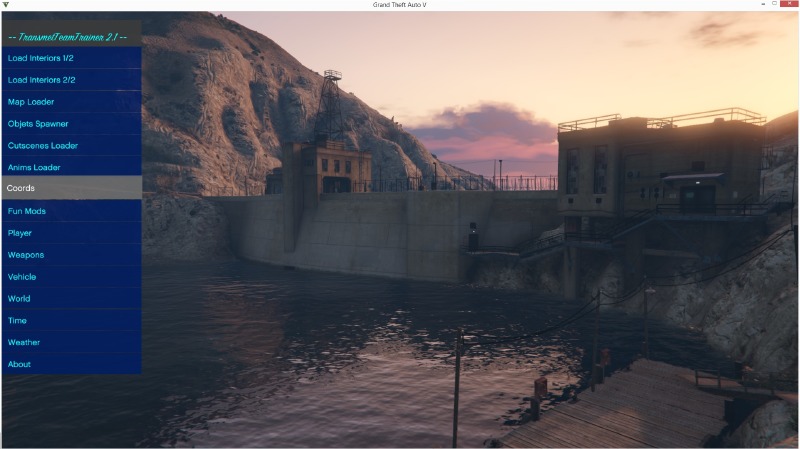This screenshot has width=800, height=449.
Task: Open Load Interiors 1/2 entry
Action: [x=70, y=58]
